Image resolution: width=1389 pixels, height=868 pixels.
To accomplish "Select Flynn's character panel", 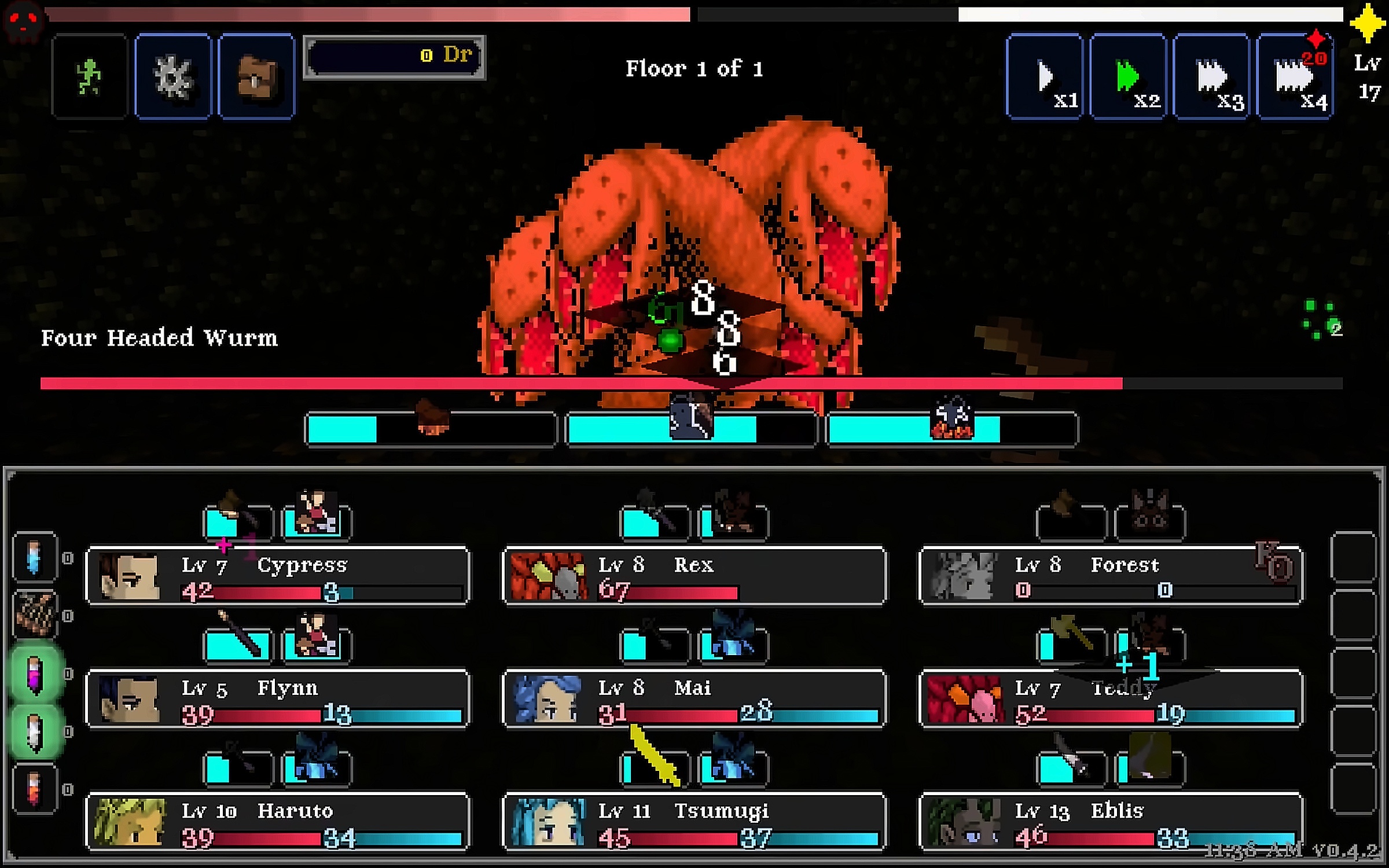I will coord(277,698).
